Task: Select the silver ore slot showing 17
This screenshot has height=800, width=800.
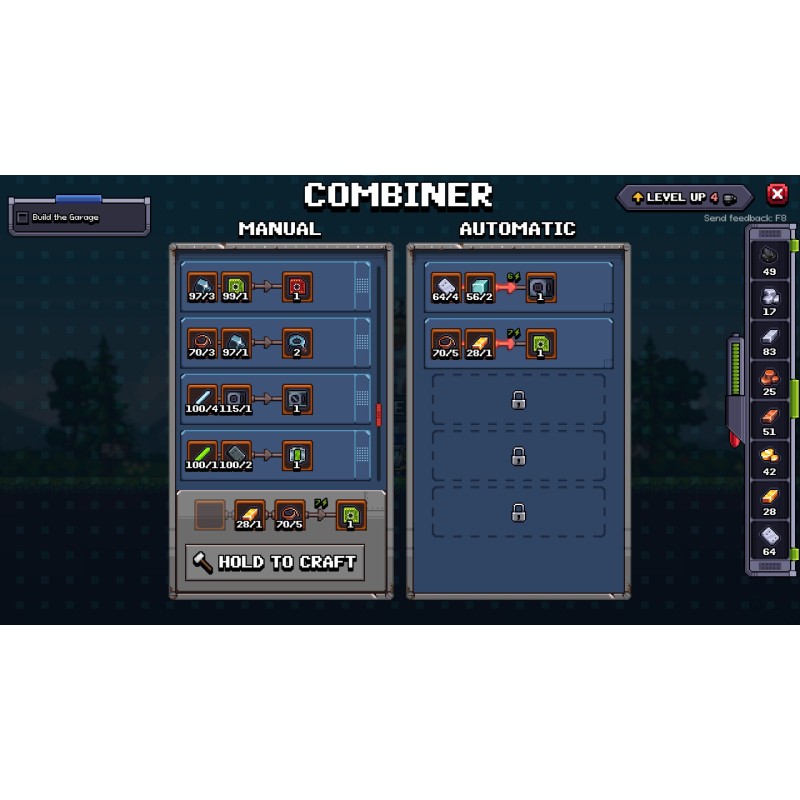Action: pyautogui.click(x=769, y=298)
